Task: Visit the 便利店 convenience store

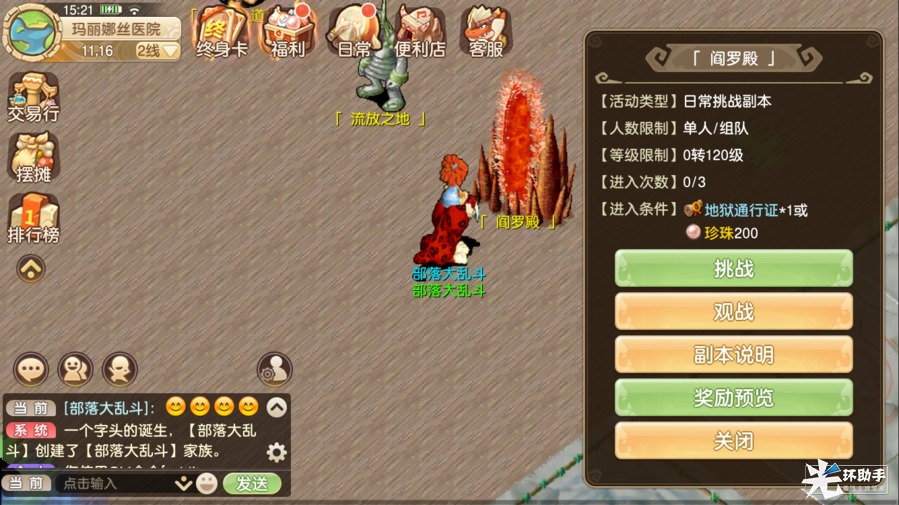Action: tap(420, 30)
